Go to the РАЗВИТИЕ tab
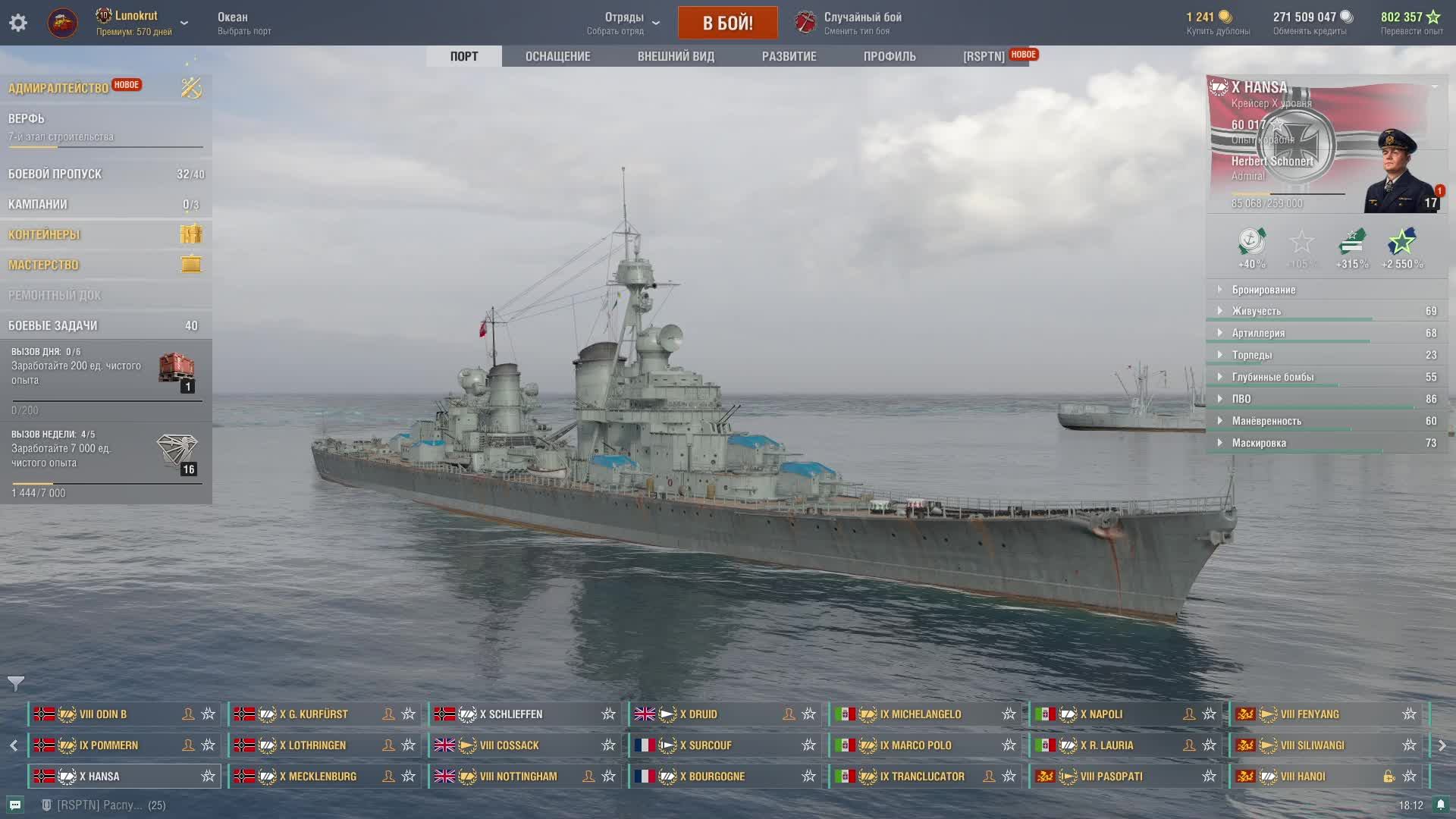The image size is (1456, 819). point(789,56)
